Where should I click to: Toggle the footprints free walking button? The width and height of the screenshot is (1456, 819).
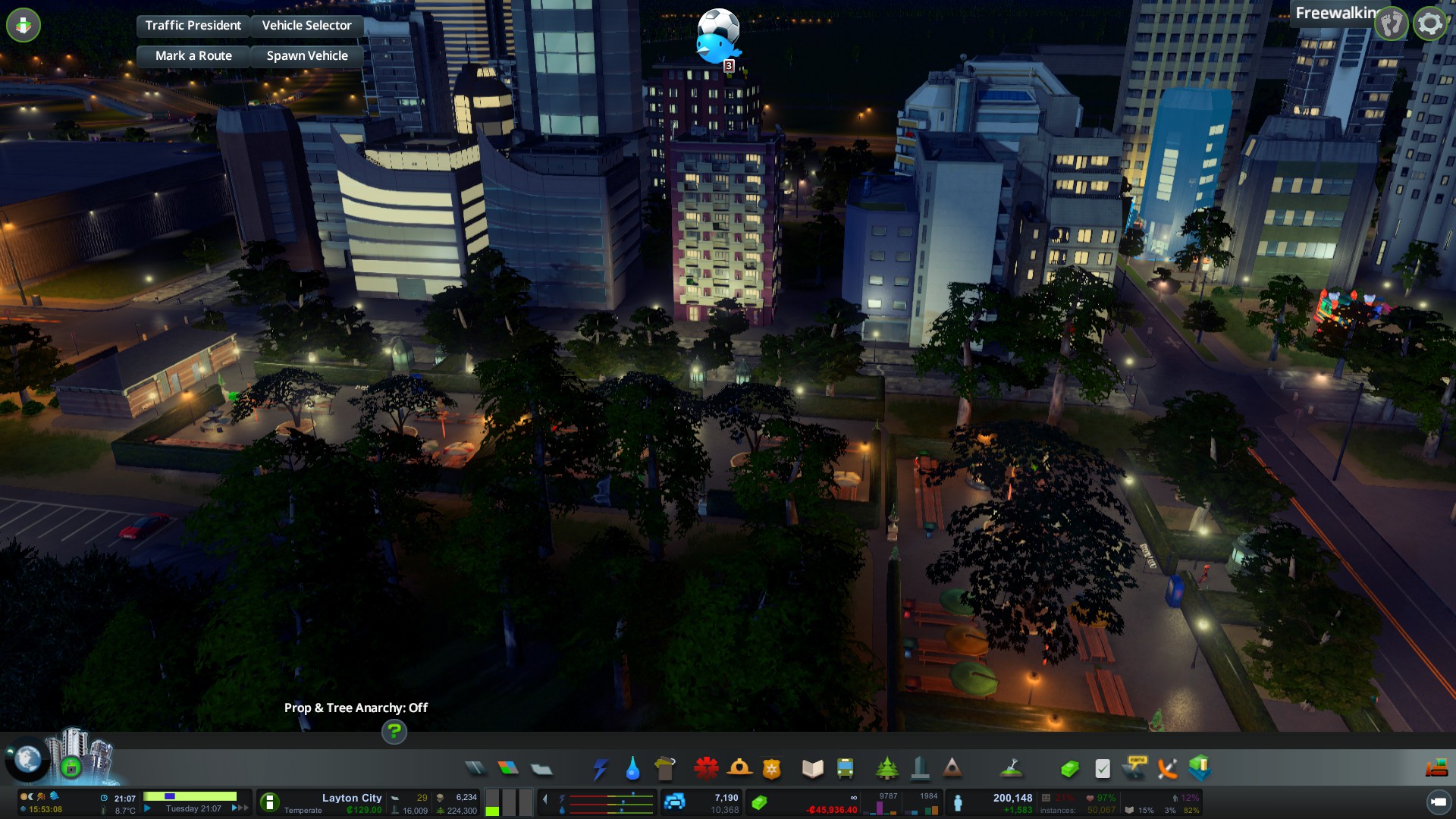coord(1391,24)
